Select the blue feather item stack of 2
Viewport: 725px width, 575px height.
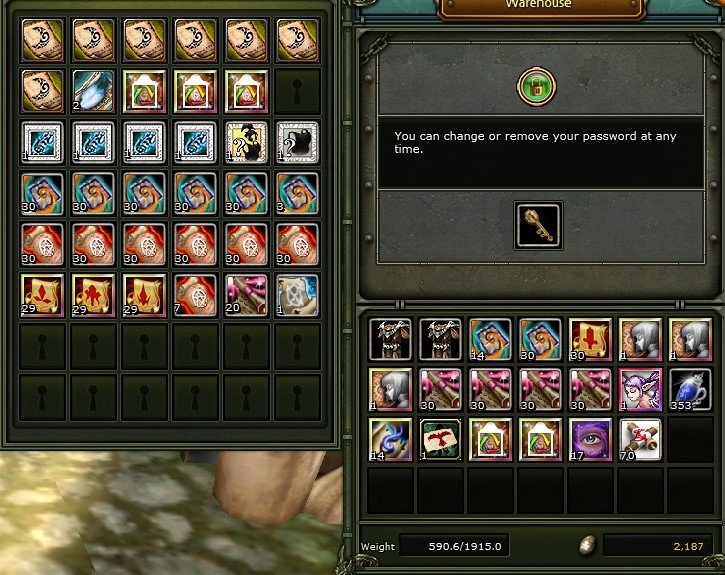pyautogui.click(x=91, y=90)
